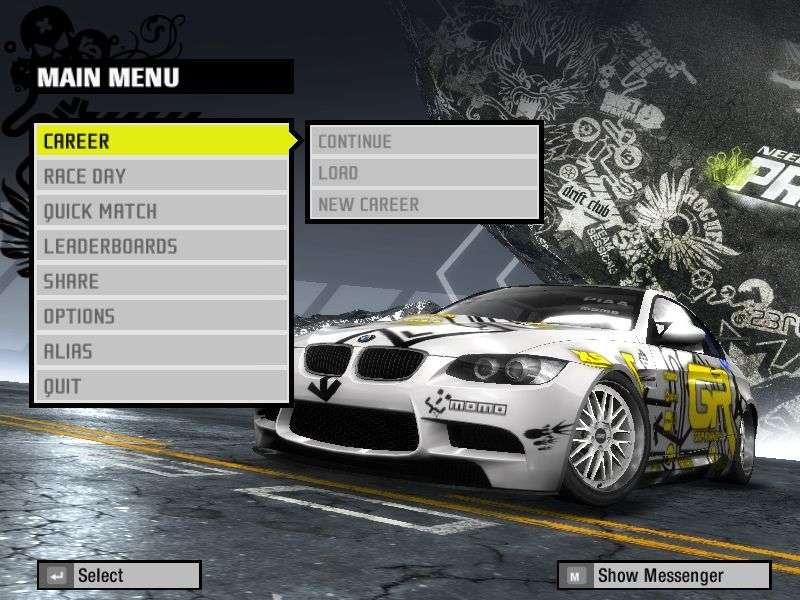Start a New Career
Viewport: 800px width, 600px height.
point(425,205)
